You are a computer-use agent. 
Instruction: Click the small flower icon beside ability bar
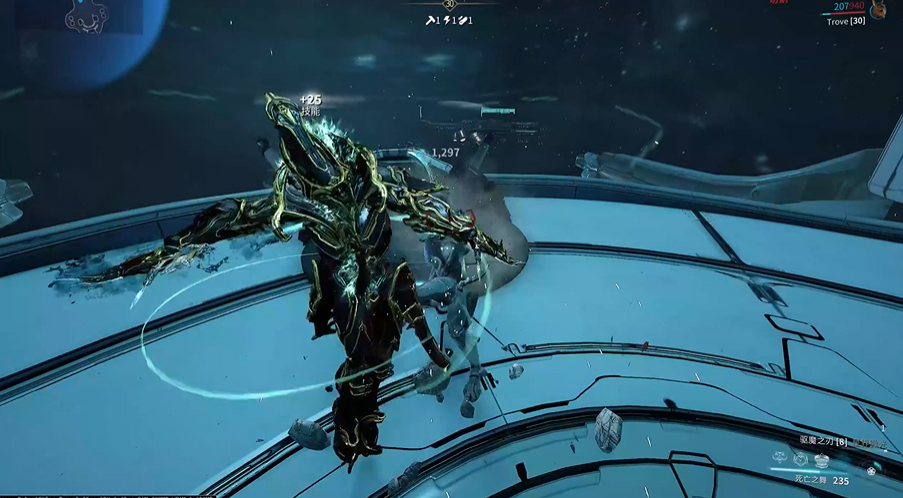873,470
